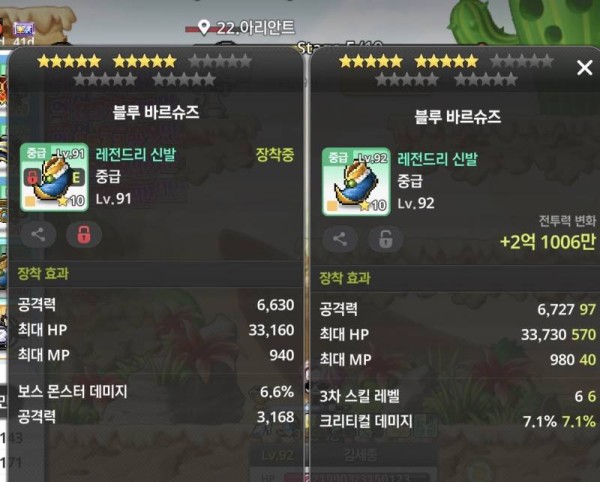The width and height of the screenshot is (600, 482).
Task: Close the item comparison popup
Action: (x=585, y=68)
